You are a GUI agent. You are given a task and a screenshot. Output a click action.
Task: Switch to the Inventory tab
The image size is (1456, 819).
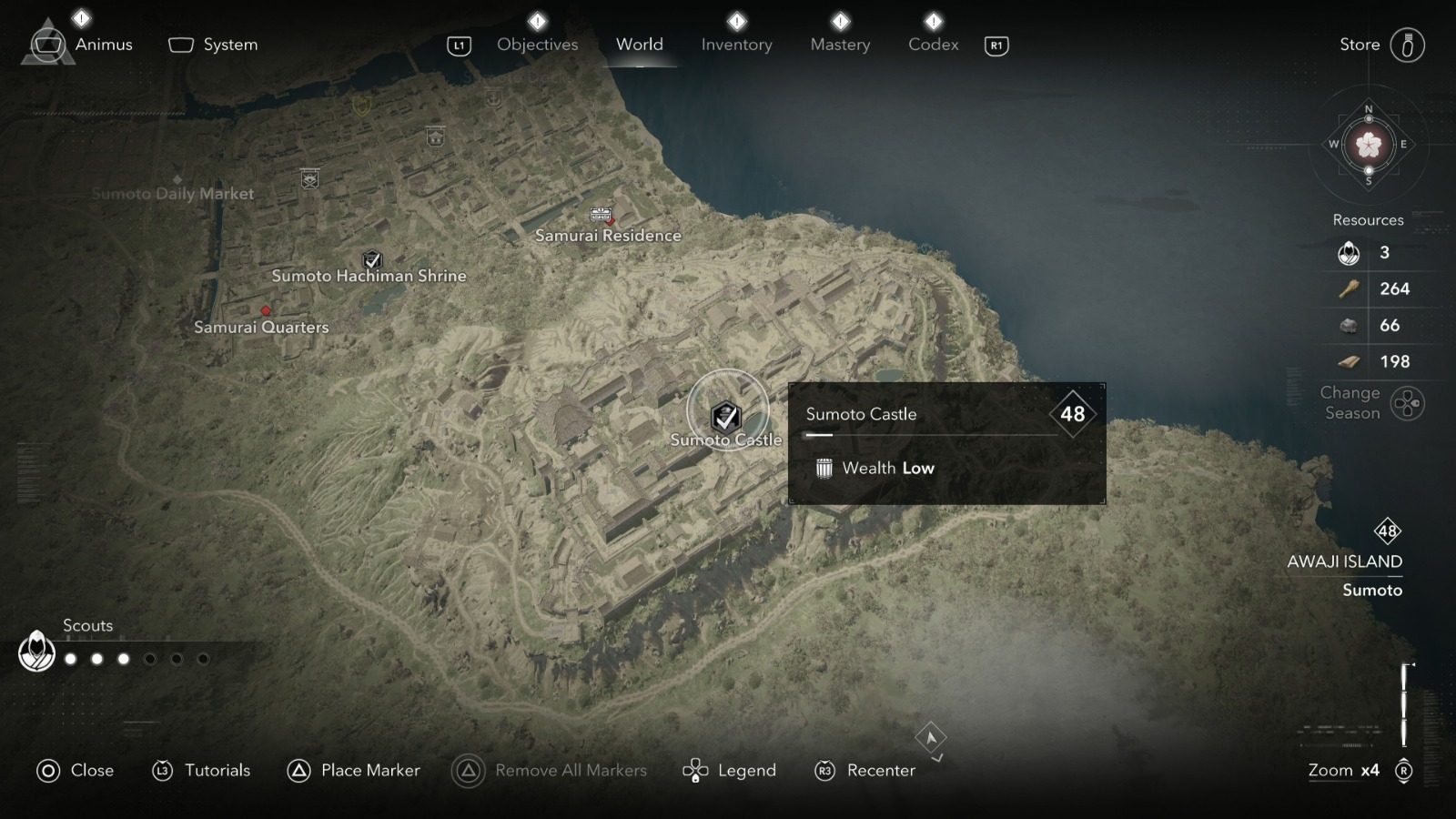click(736, 44)
